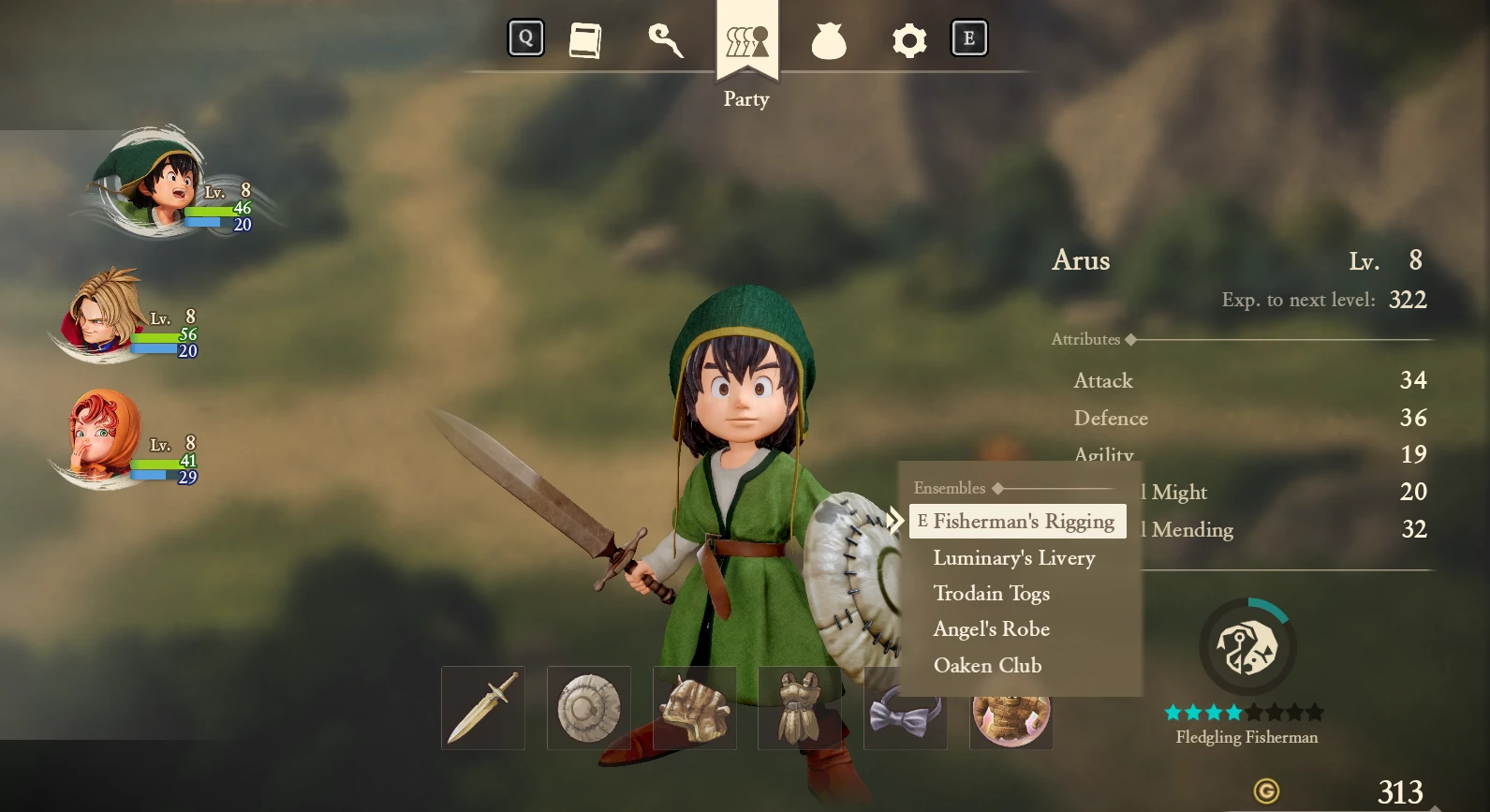Select the Party tab
The width and height of the screenshot is (1490, 812).
click(746, 42)
